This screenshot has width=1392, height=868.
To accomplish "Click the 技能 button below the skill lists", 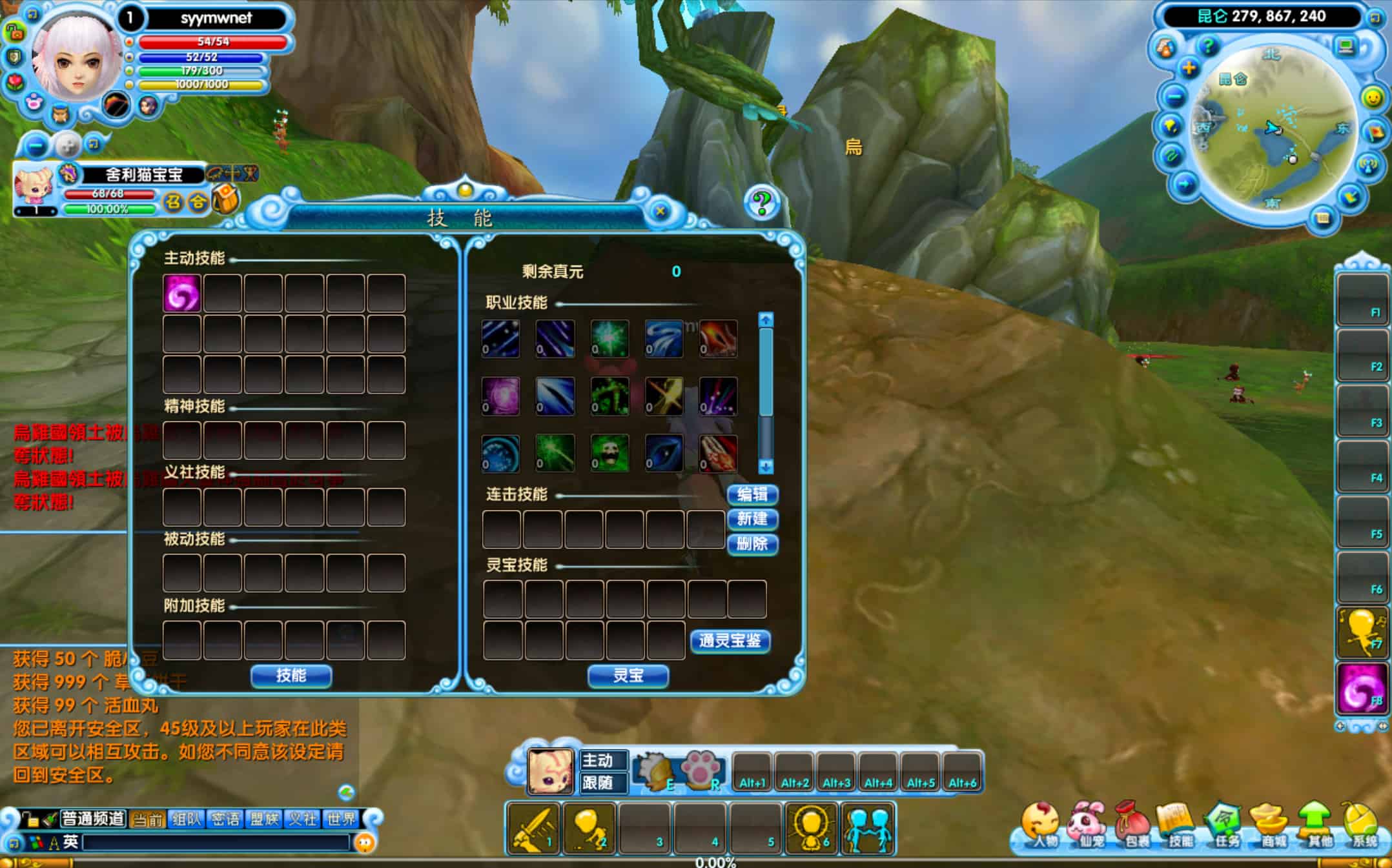I will pyautogui.click(x=291, y=675).
